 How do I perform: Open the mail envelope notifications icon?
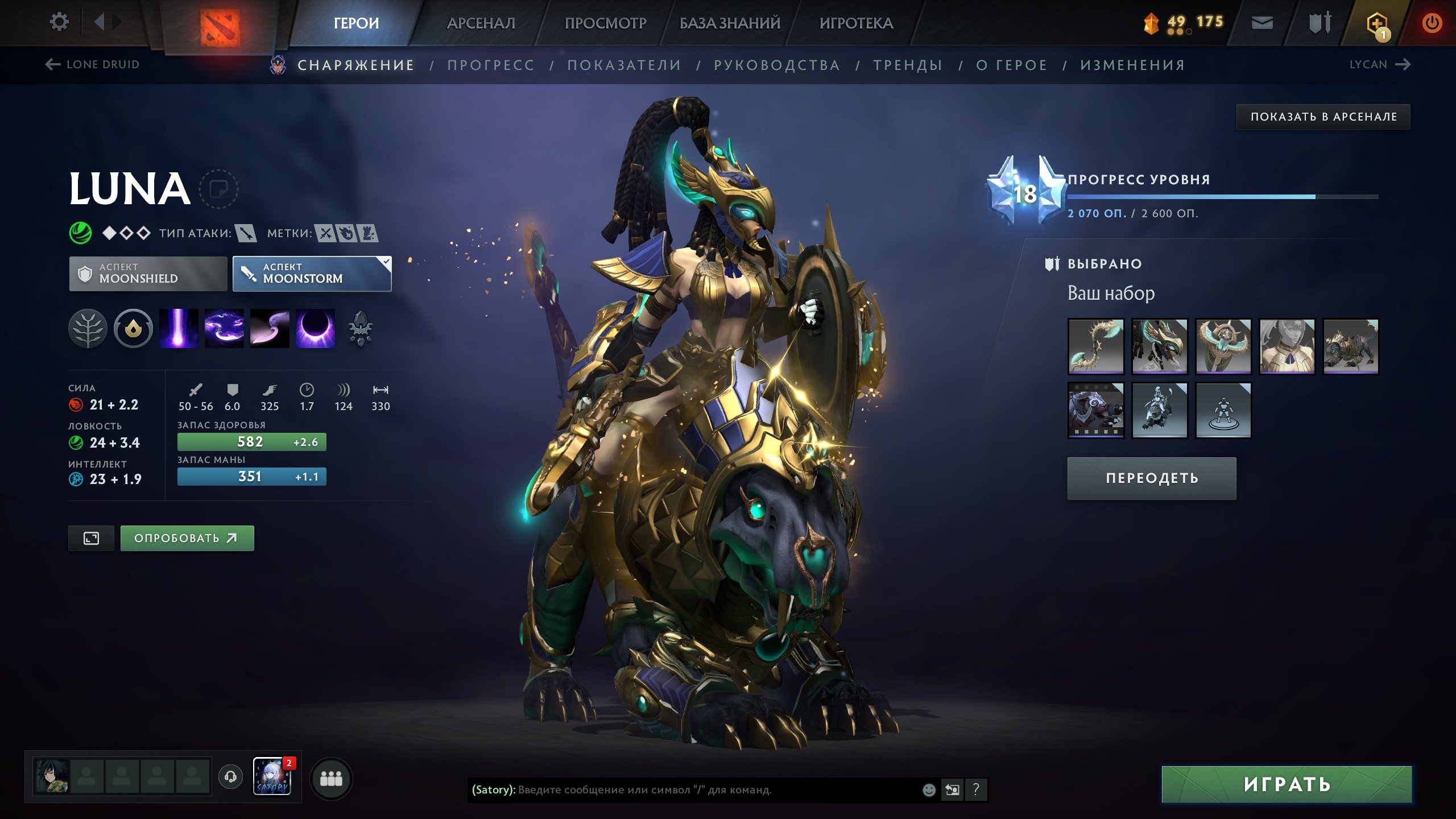[x=1261, y=23]
